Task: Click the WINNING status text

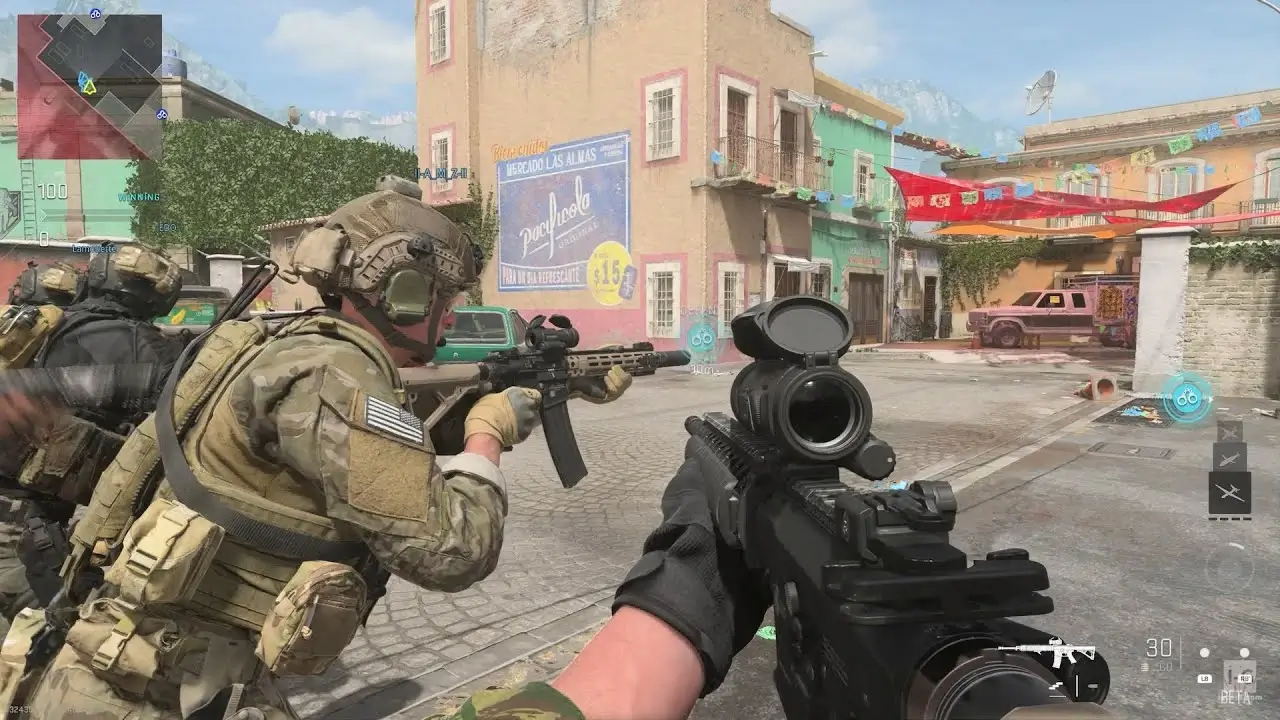Action: tap(138, 197)
